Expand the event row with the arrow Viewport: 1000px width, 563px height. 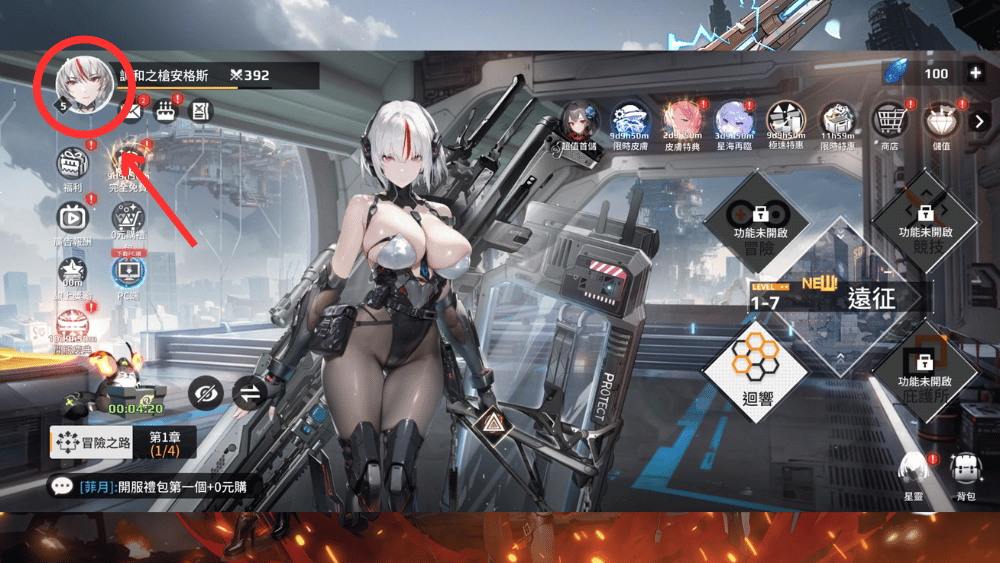coord(980,121)
